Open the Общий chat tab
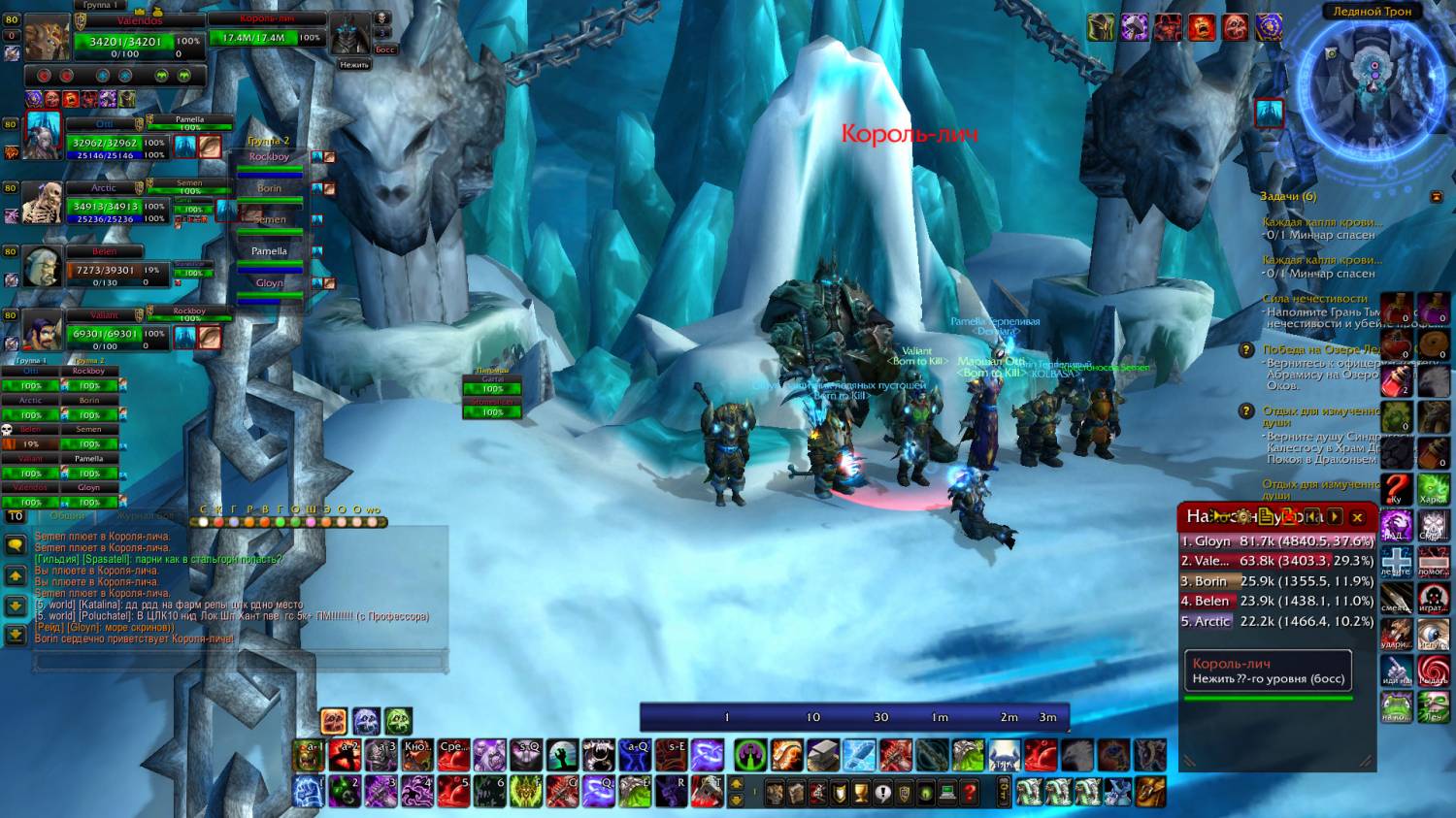This screenshot has height=818, width=1456. click(68, 516)
